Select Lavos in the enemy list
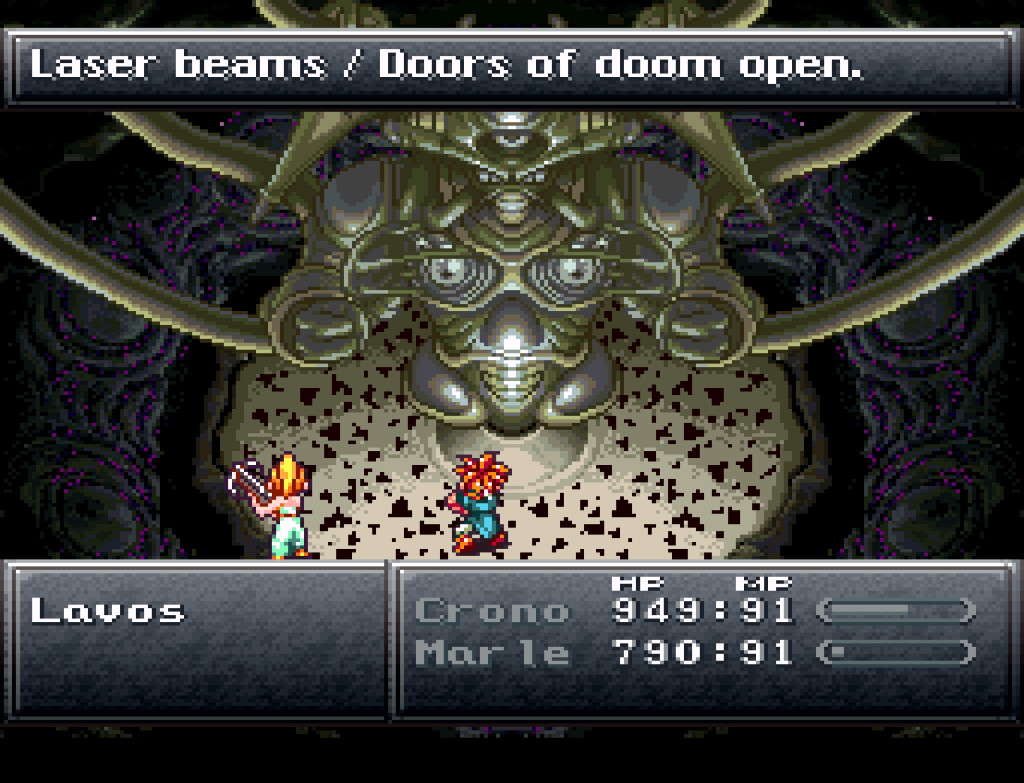The height and width of the screenshot is (783, 1024). click(108, 610)
